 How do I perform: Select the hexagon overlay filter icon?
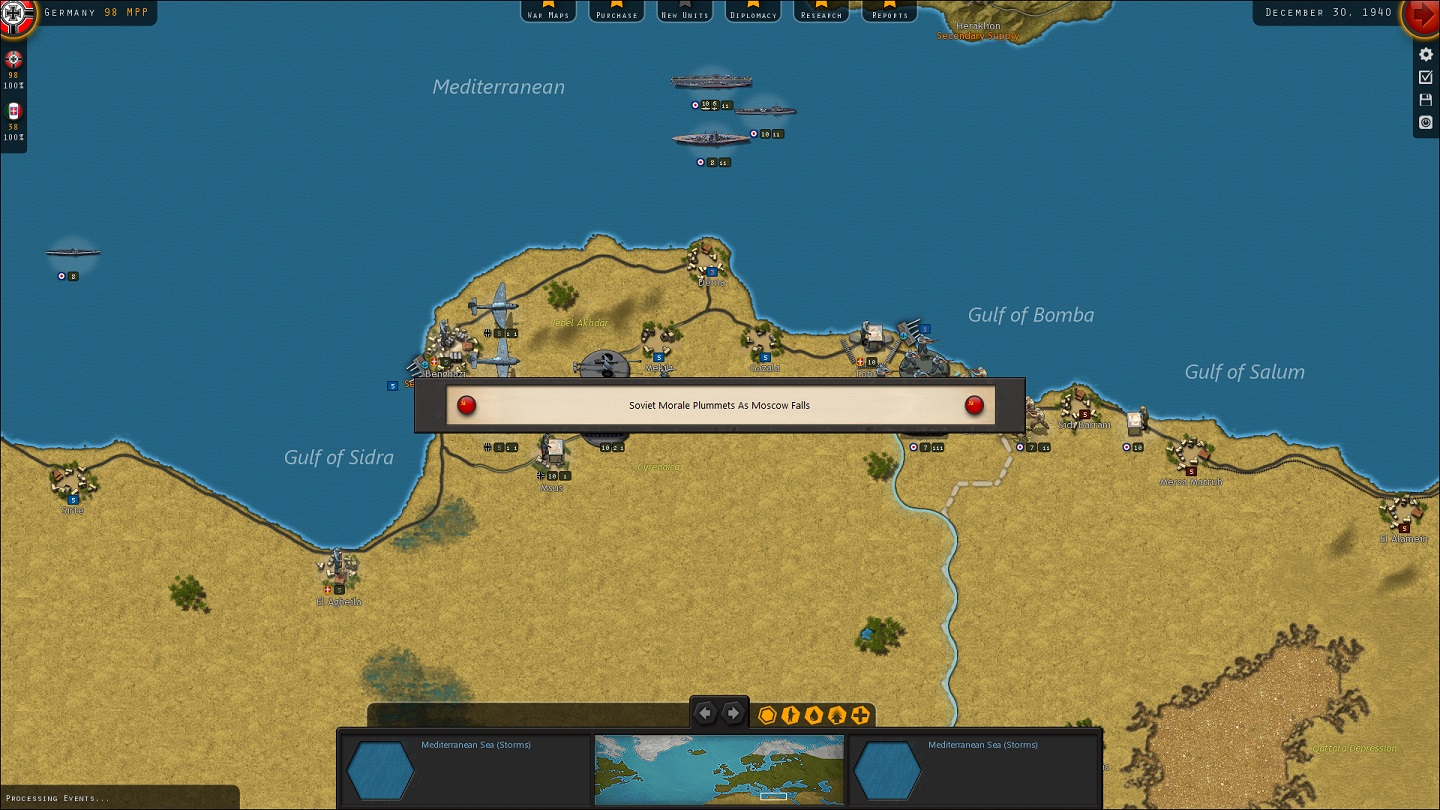767,715
